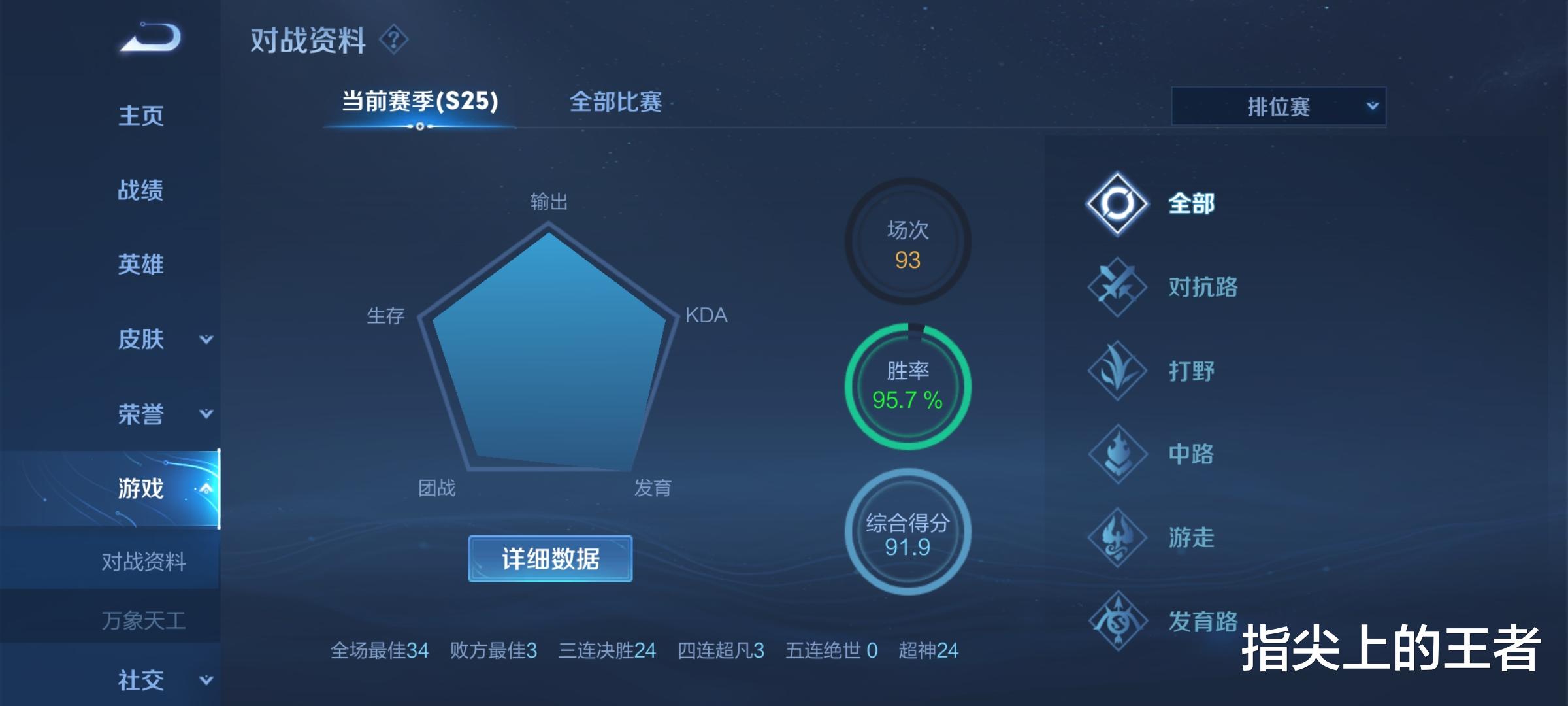Select the 打野 jungle icon
The height and width of the screenshot is (706, 1568).
pos(1117,371)
